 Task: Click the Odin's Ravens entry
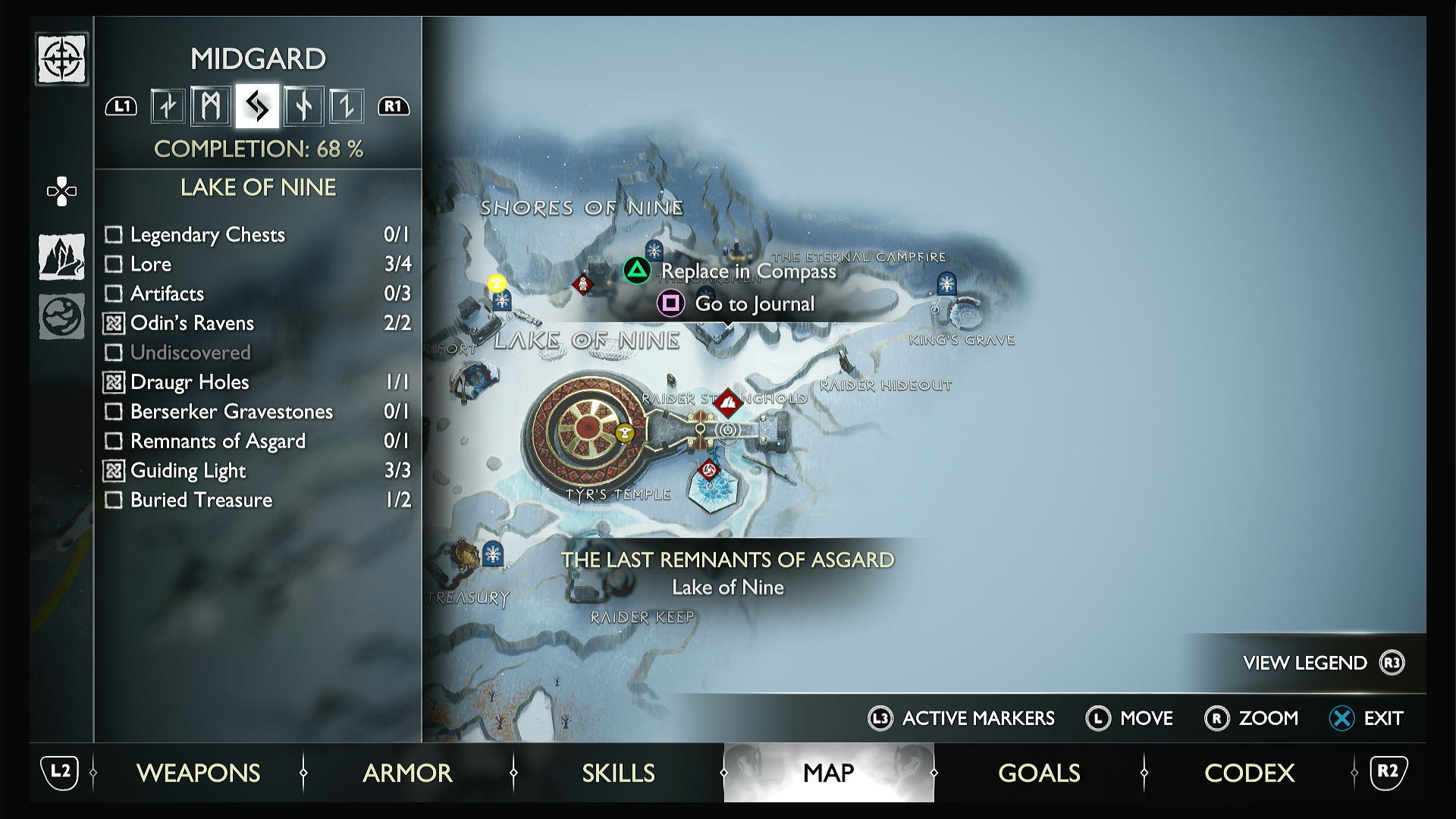[192, 323]
